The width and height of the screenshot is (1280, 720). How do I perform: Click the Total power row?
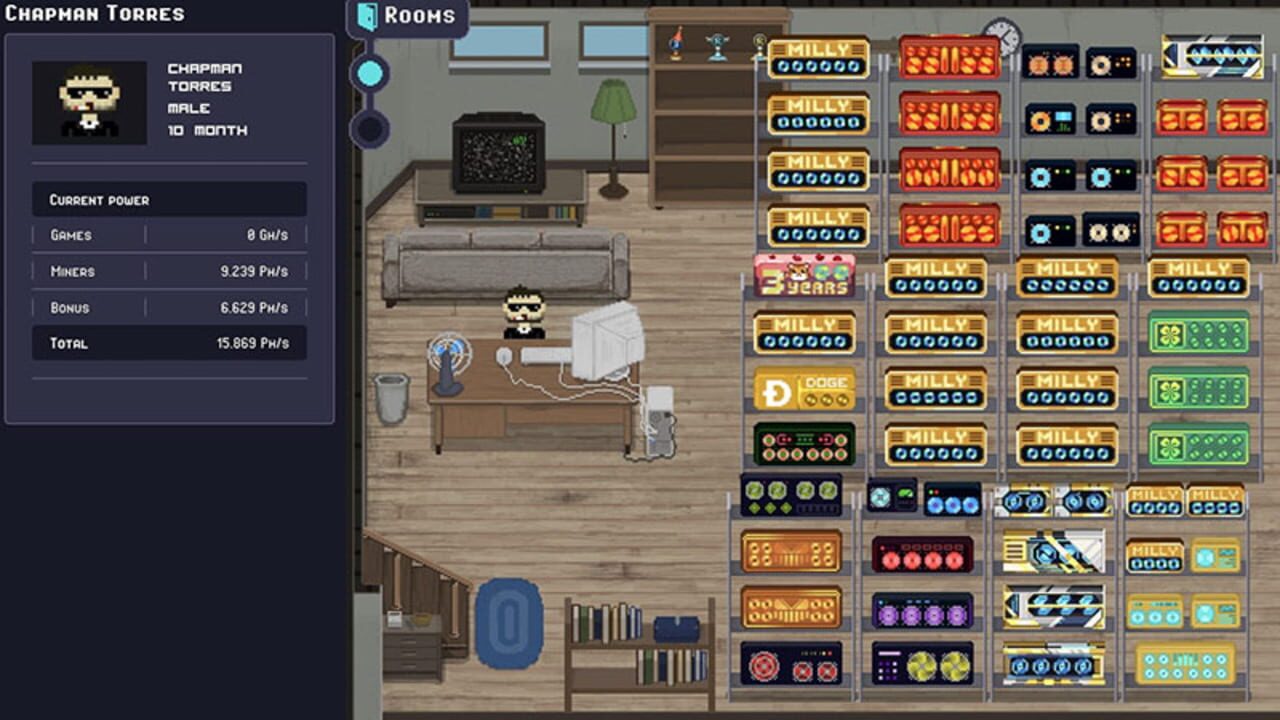point(169,344)
